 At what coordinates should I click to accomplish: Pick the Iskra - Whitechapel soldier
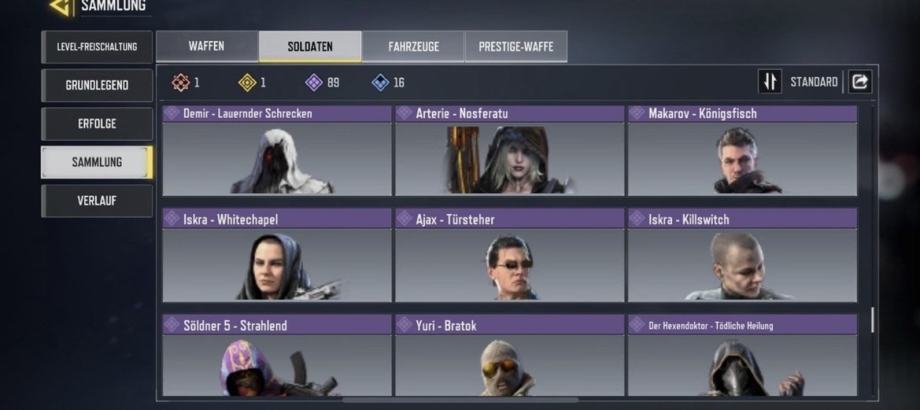pos(277,255)
